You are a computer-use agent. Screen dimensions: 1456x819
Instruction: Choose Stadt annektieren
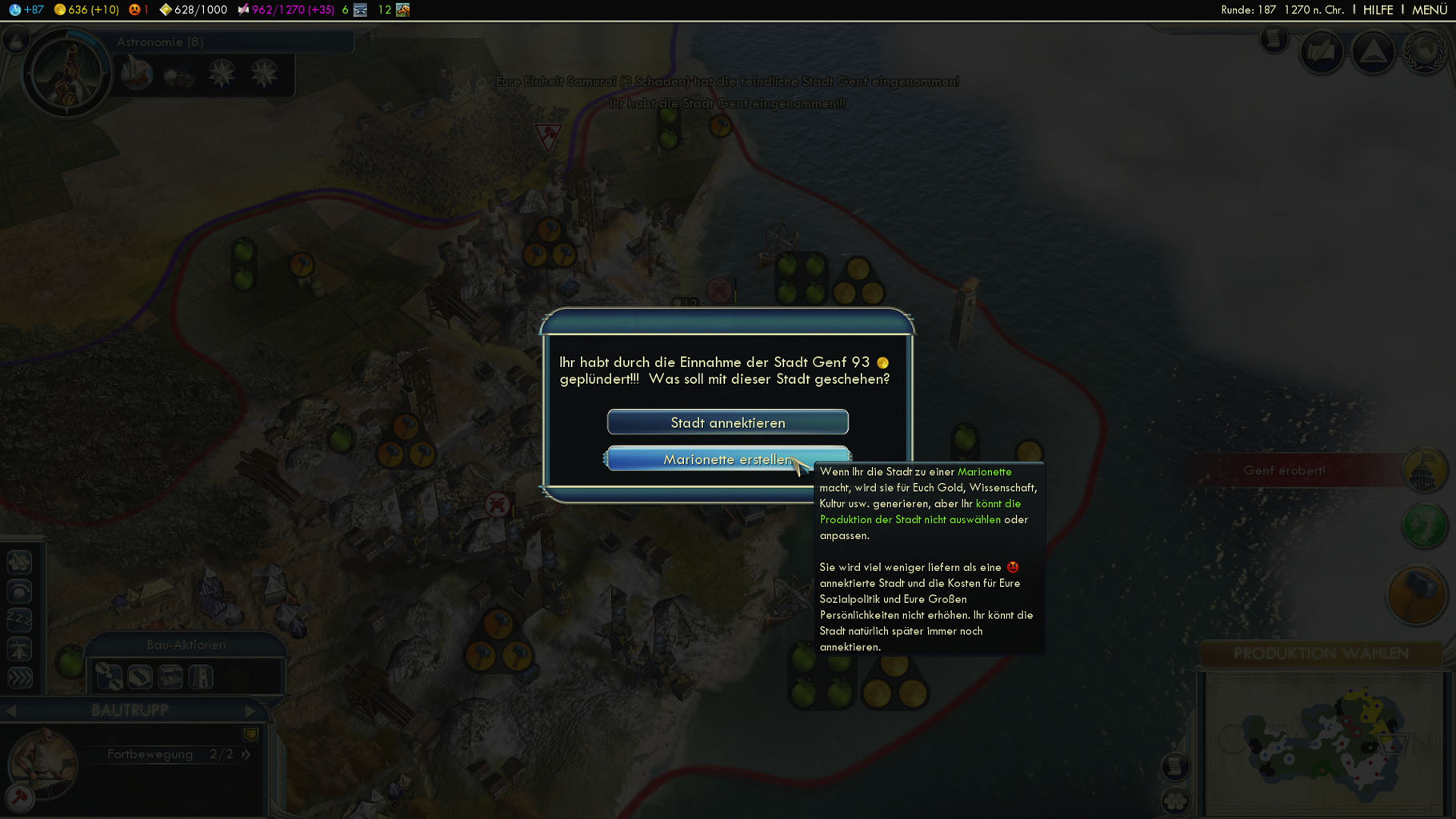click(727, 422)
